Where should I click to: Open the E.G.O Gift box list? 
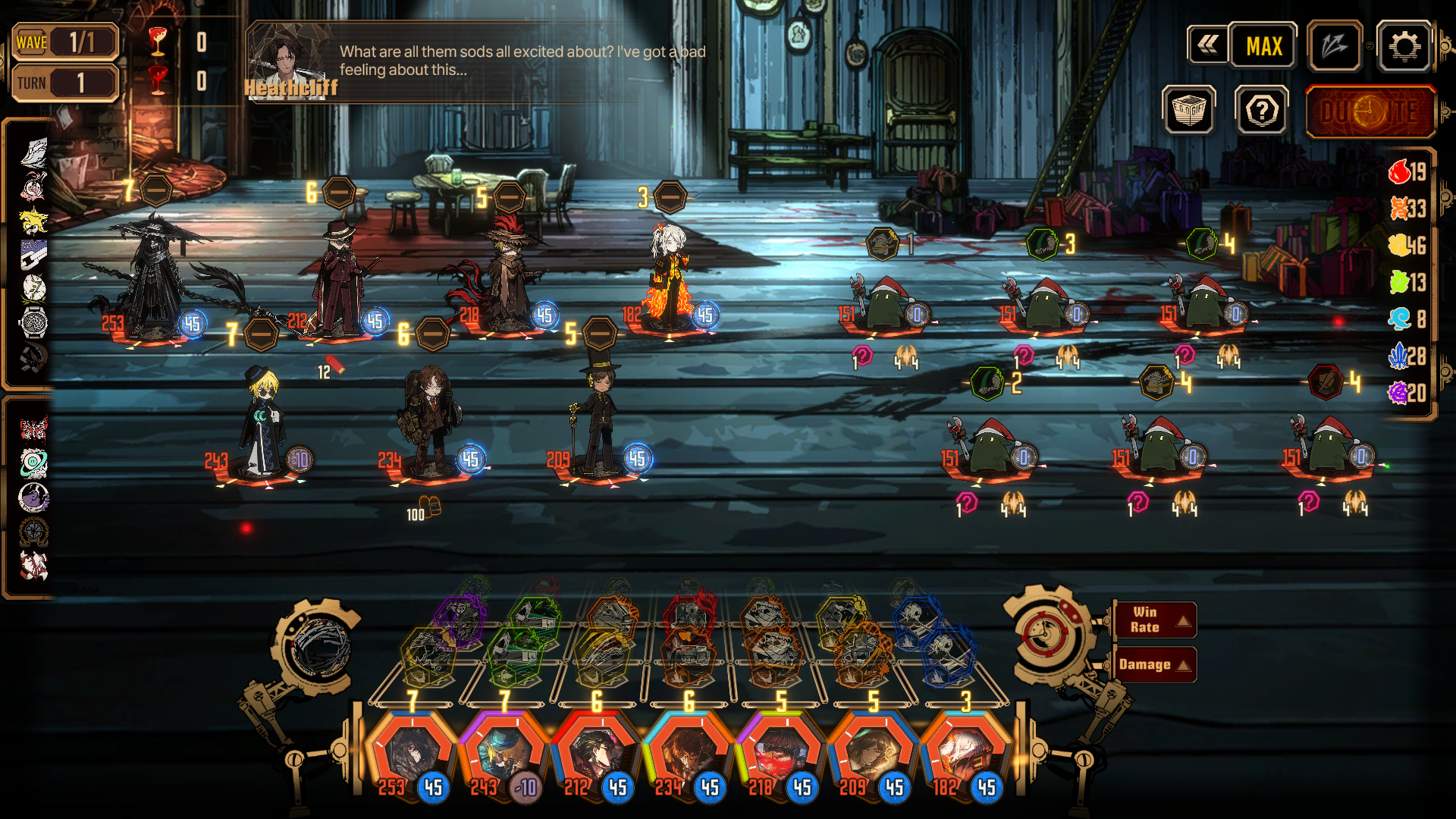tap(1188, 111)
